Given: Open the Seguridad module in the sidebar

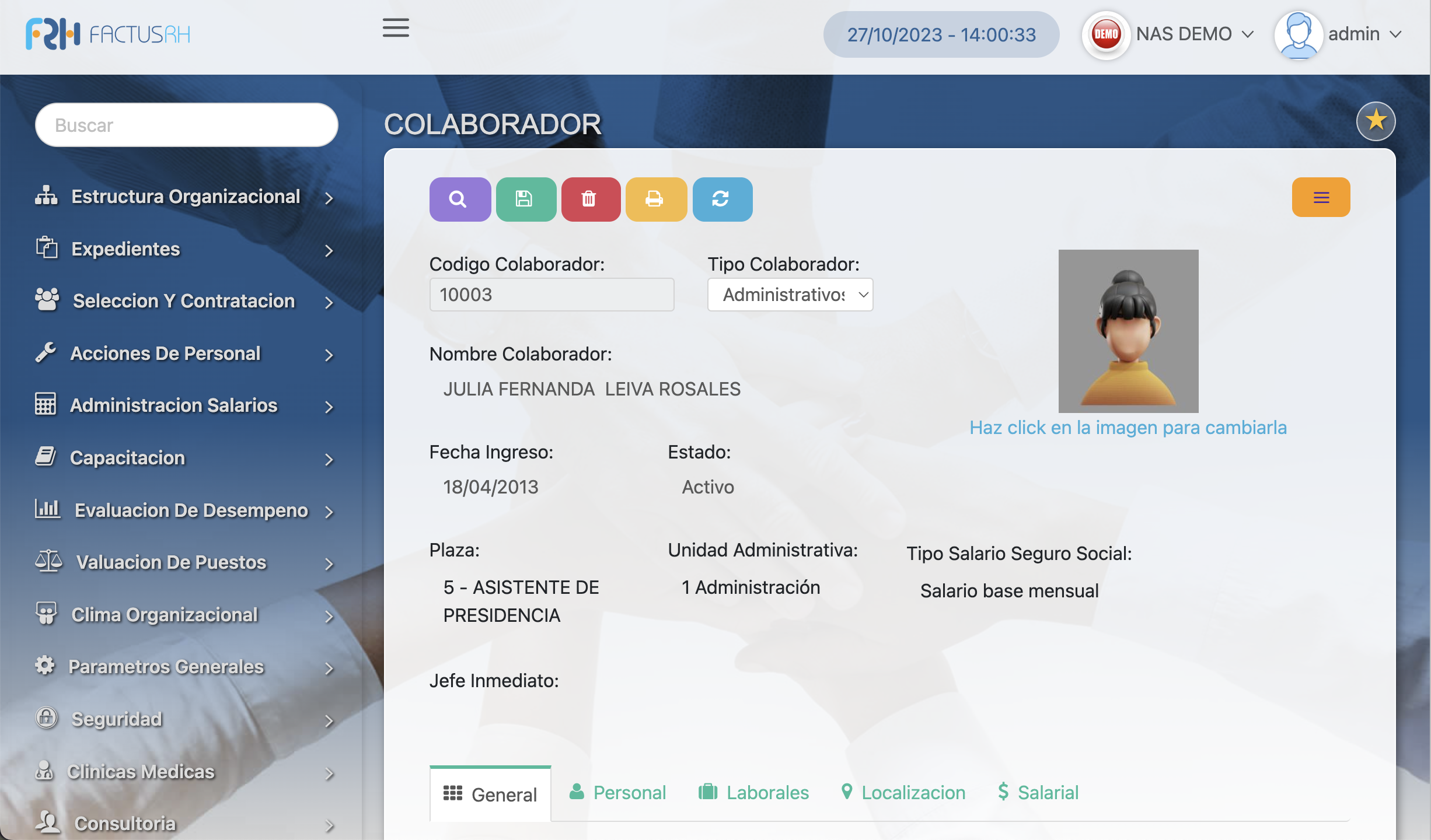Looking at the screenshot, I should [117, 719].
